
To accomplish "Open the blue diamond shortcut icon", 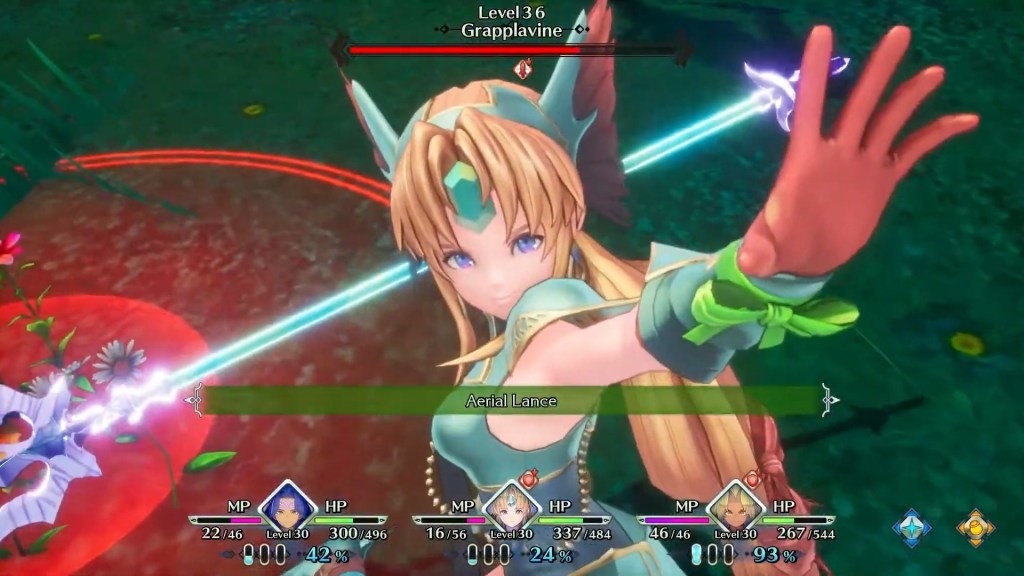I will [911, 527].
